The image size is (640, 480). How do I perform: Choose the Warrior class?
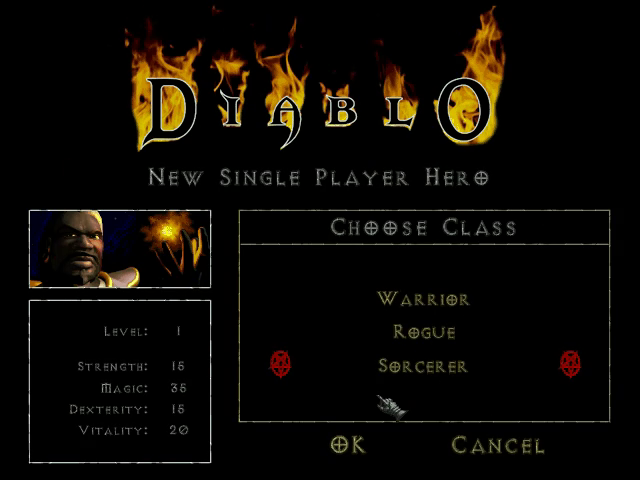click(x=424, y=299)
